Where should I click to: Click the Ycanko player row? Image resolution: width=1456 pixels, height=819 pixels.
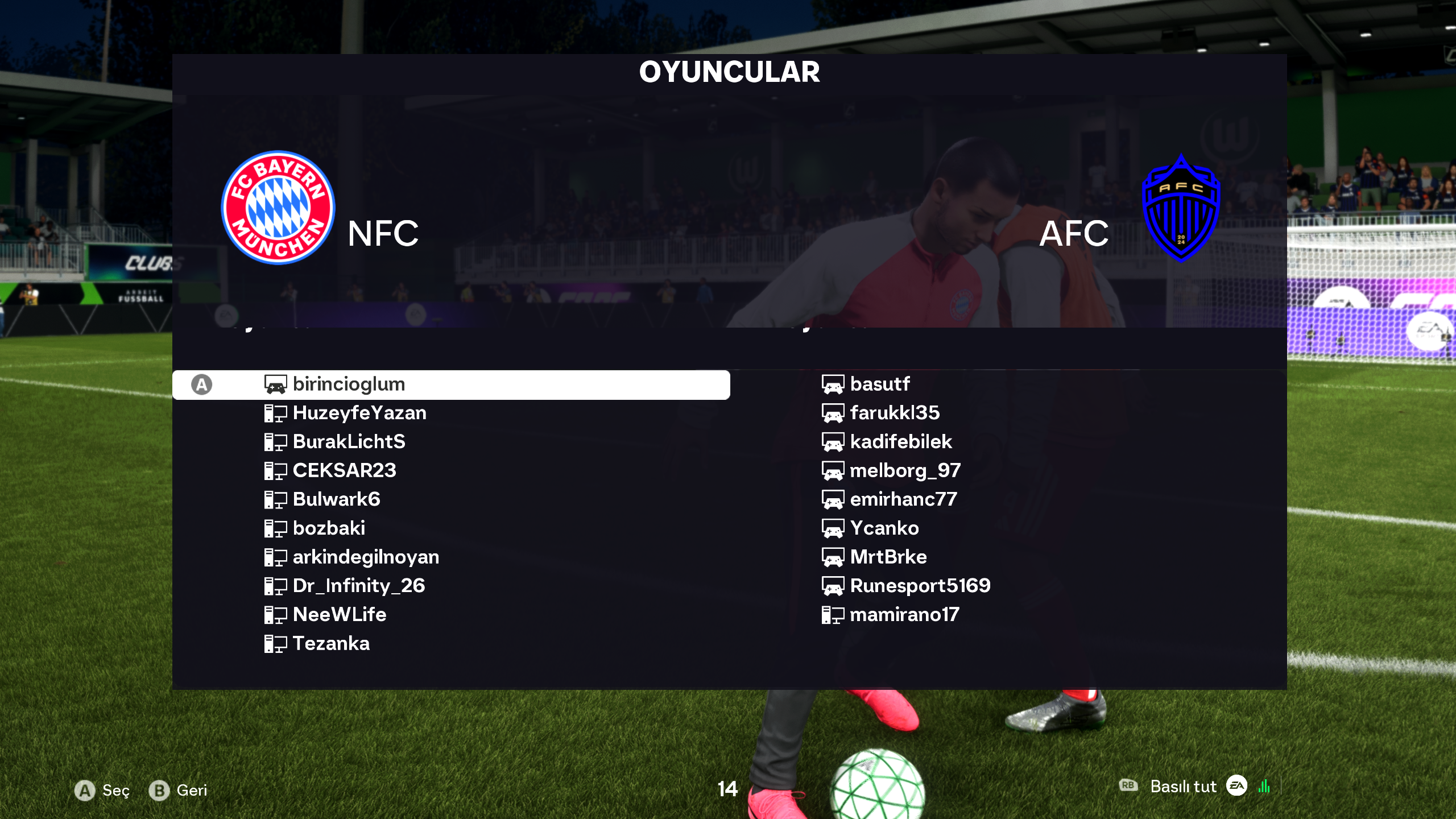click(884, 528)
